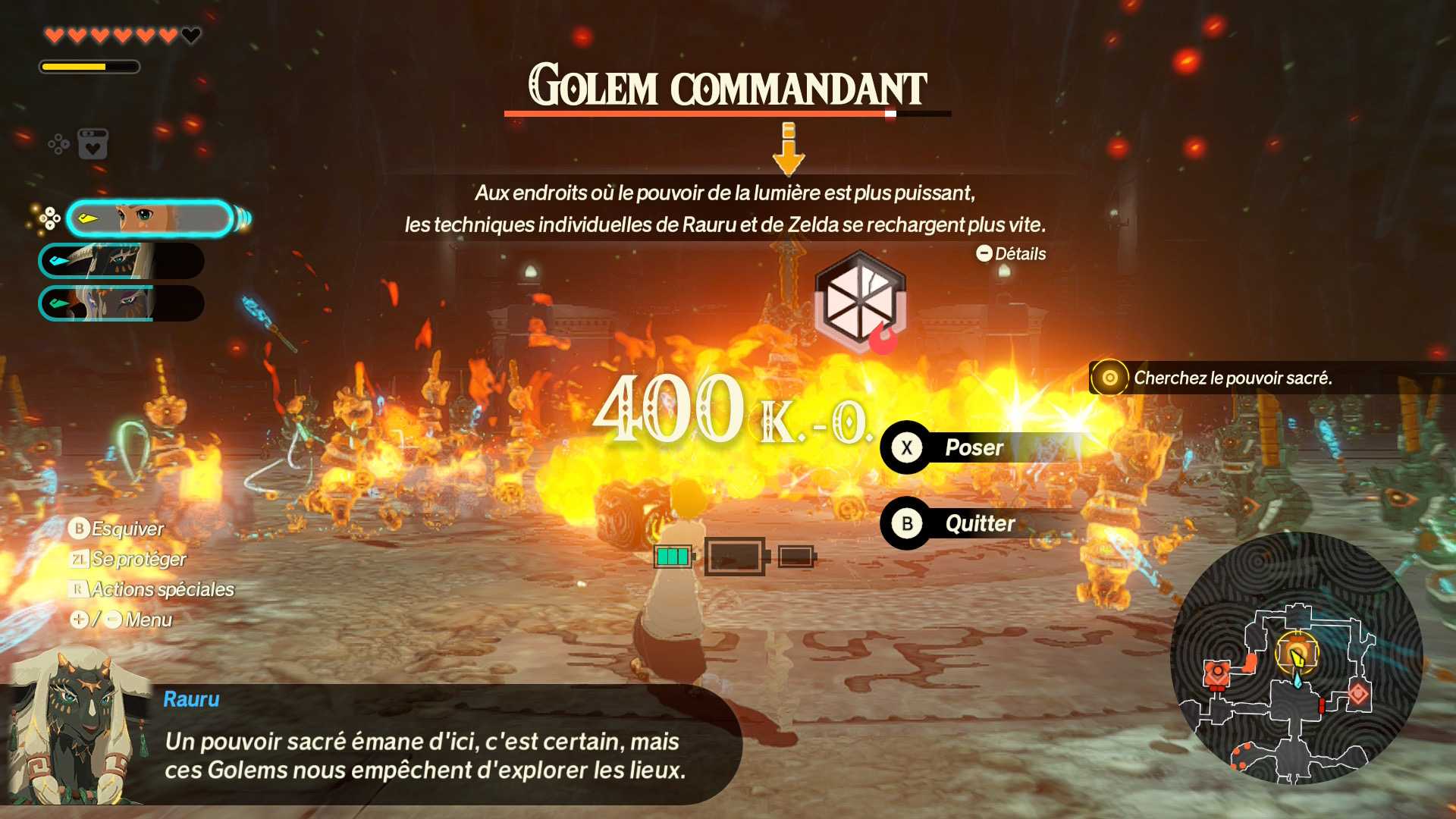Viewport: 1456px width, 819px height.
Task: Choose the Quitter action
Action: pyautogui.click(x=978, y=523)
